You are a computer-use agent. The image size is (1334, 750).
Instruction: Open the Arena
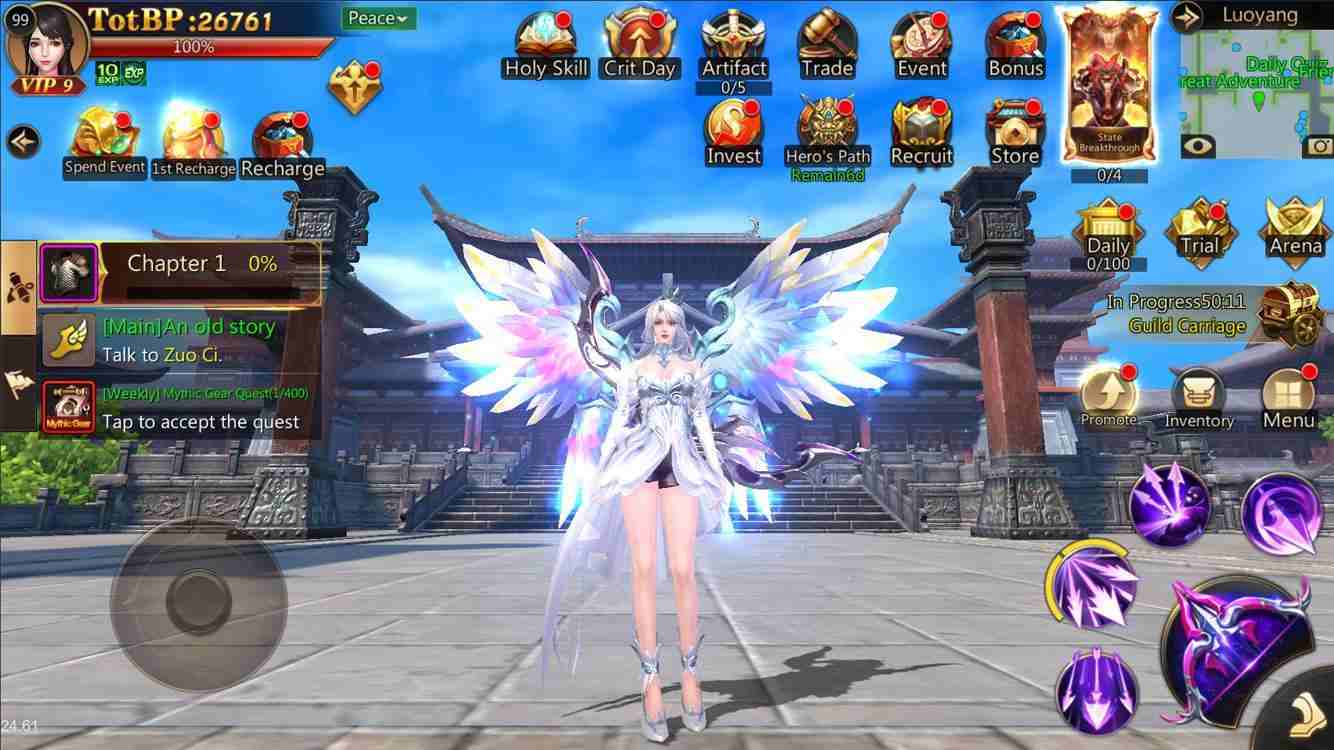point(1291,232)
